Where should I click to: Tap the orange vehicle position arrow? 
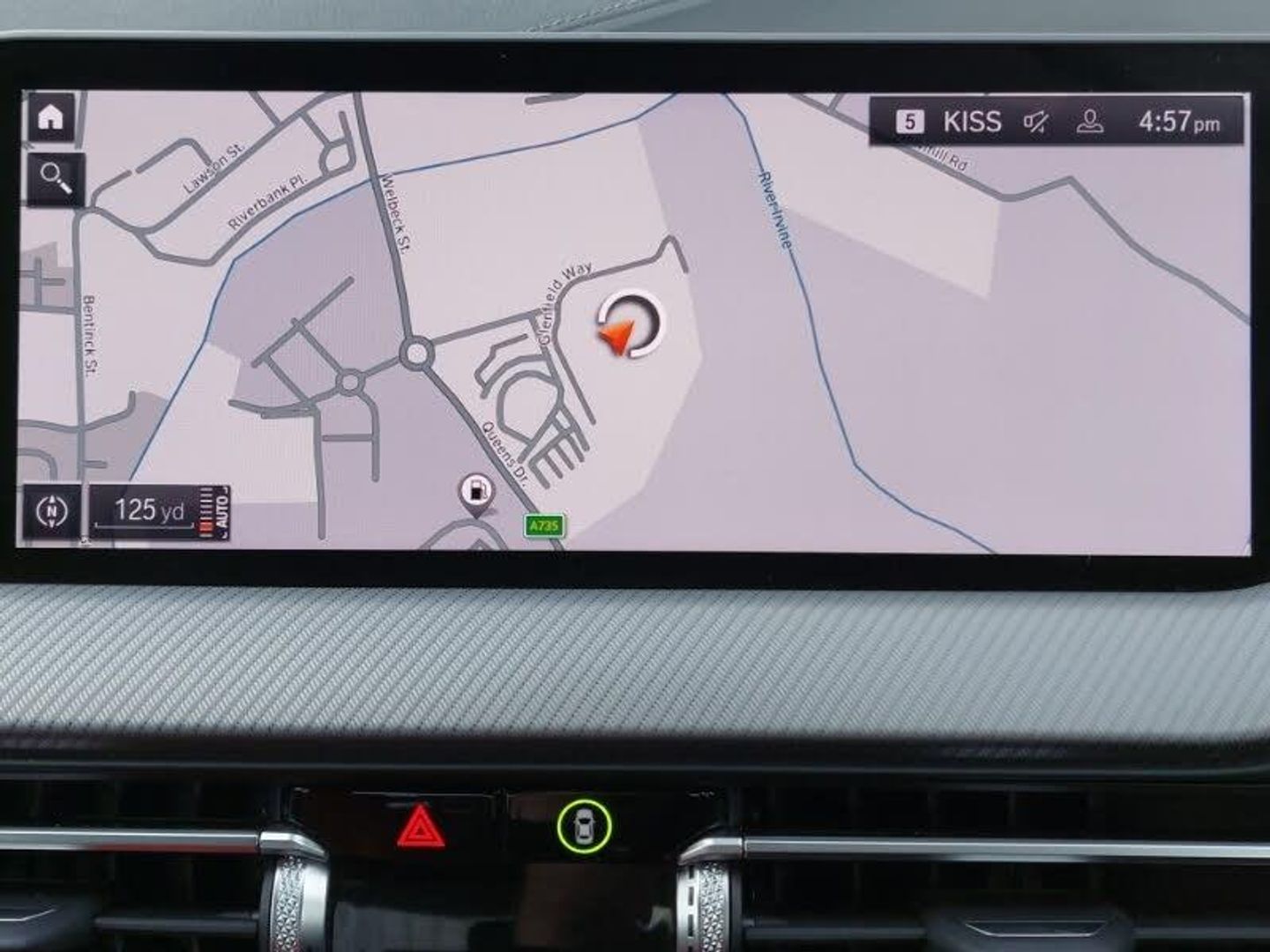coord(617,335)
